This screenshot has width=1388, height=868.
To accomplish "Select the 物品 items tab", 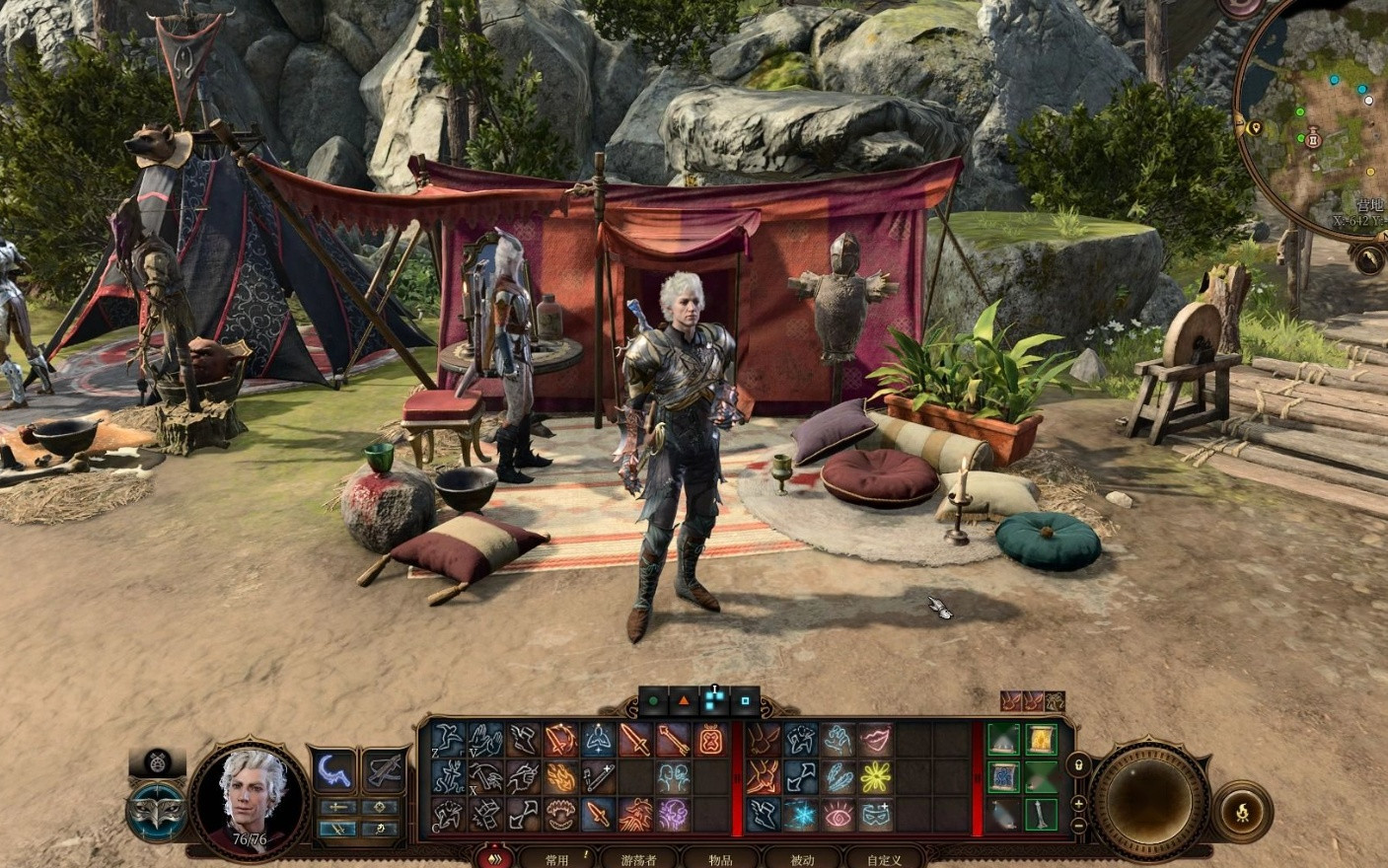I will point(720,859).
